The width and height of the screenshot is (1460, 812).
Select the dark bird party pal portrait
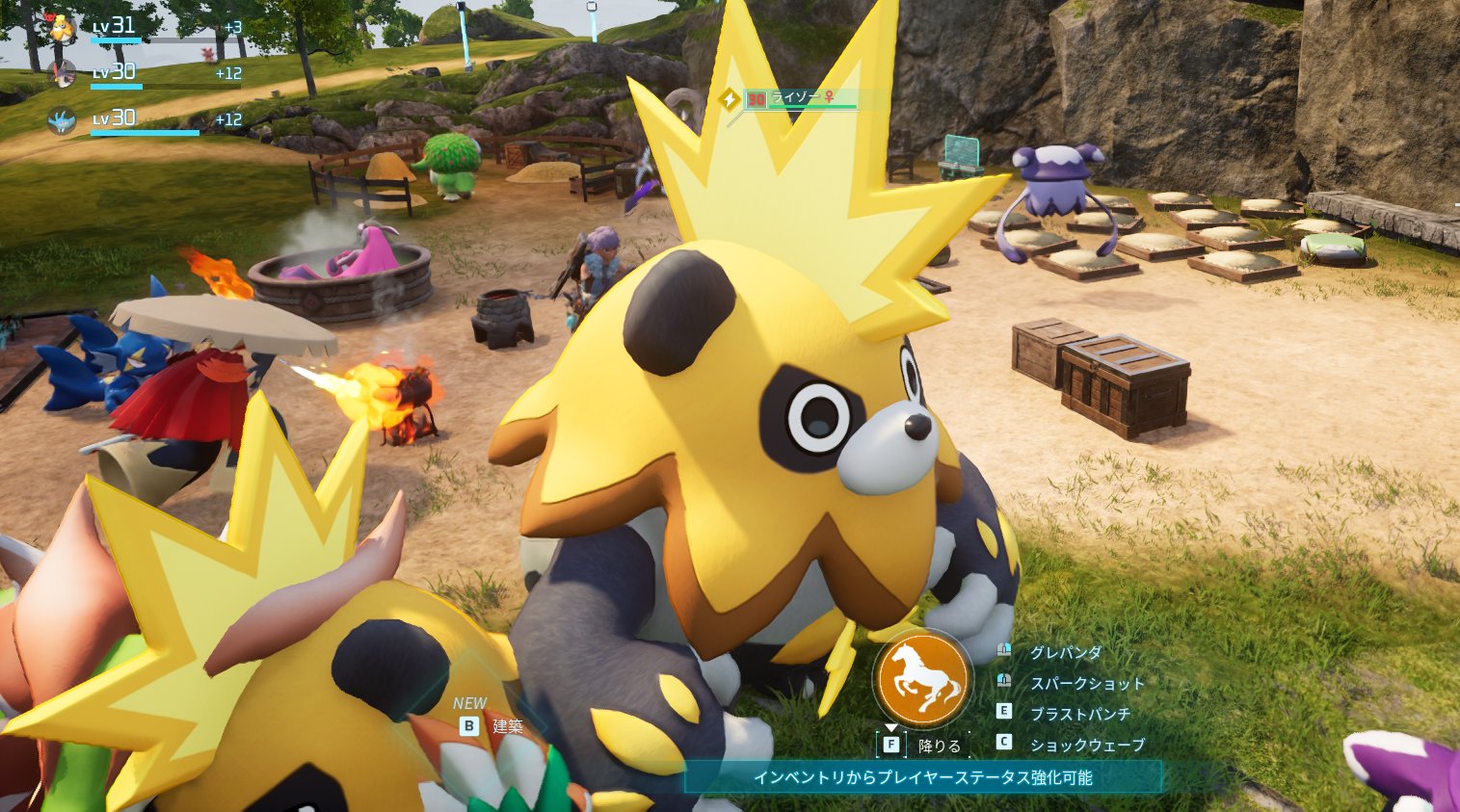click(63, 73)
